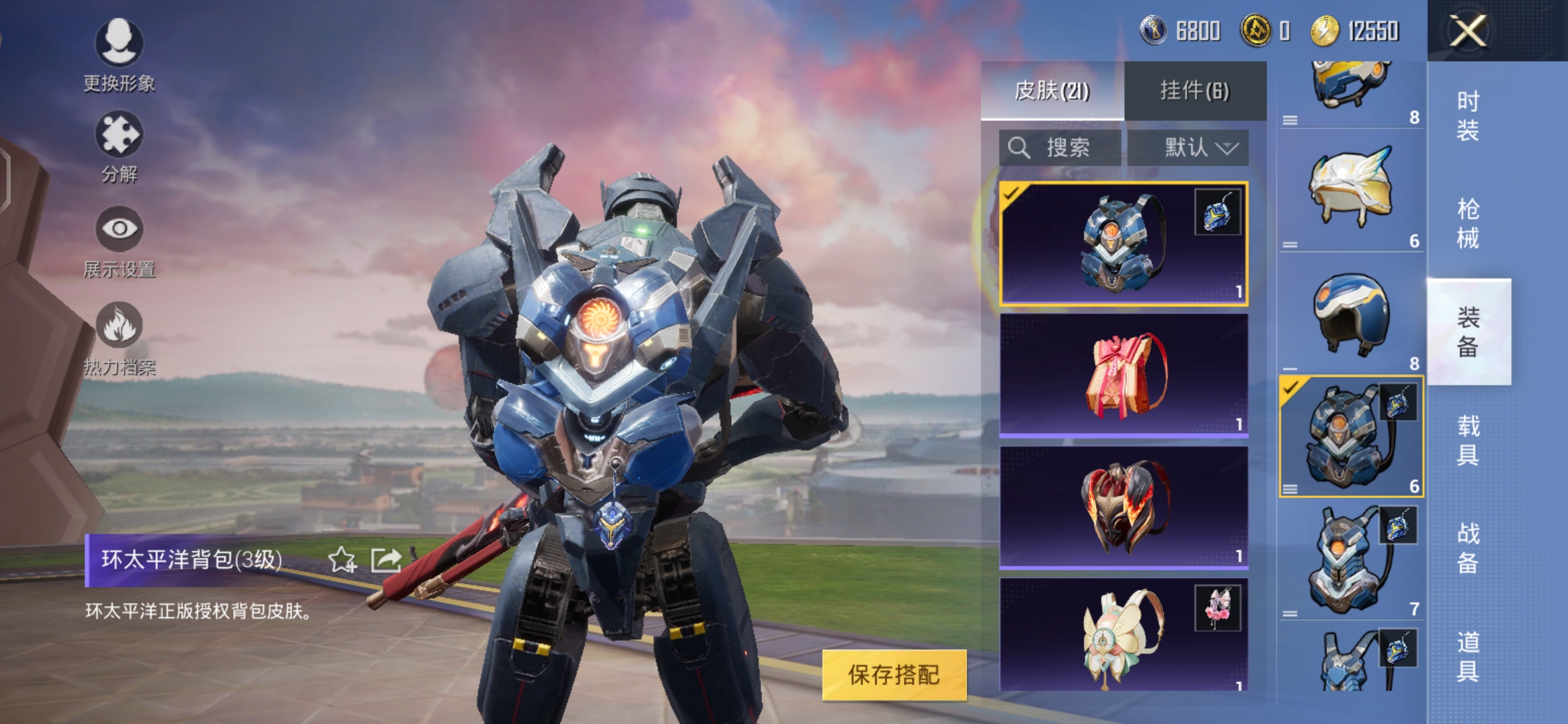Select the blue Pacific Rim backpack skin
The height and width of the screenshot is (724, 1568).
[x=1122, y=243]
